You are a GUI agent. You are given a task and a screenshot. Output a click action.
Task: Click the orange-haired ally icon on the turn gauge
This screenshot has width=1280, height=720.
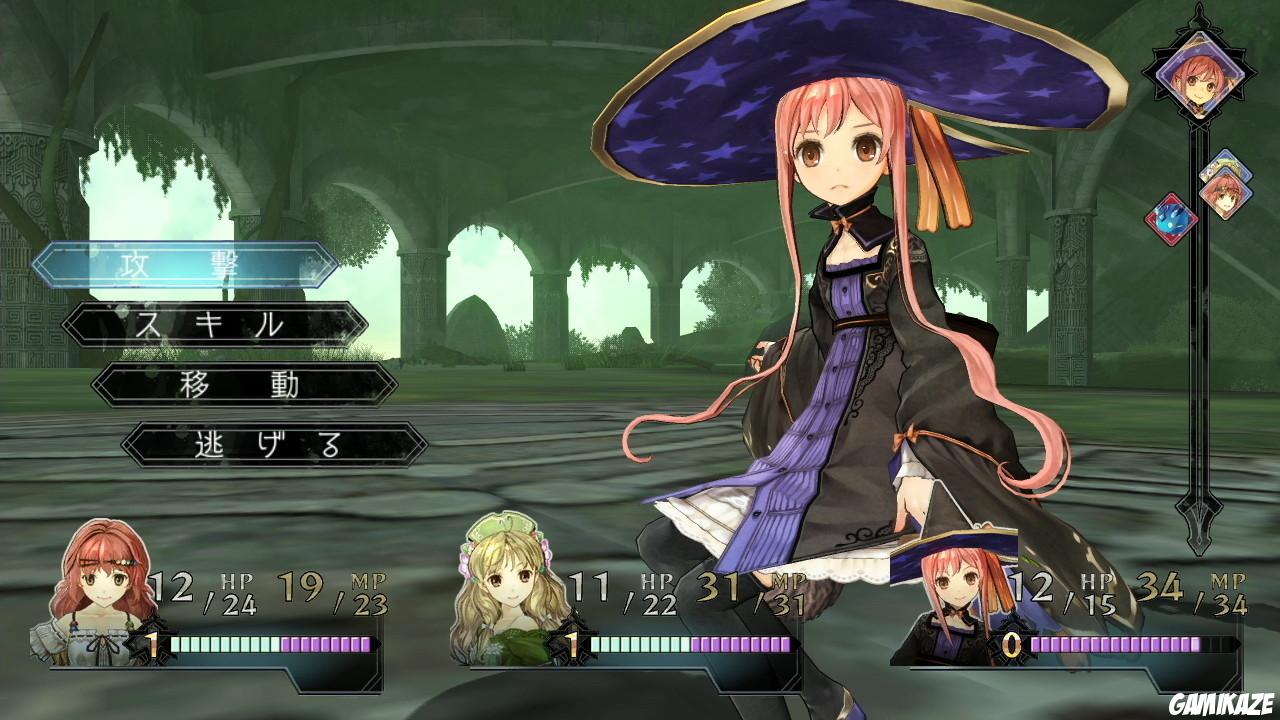1224,196
